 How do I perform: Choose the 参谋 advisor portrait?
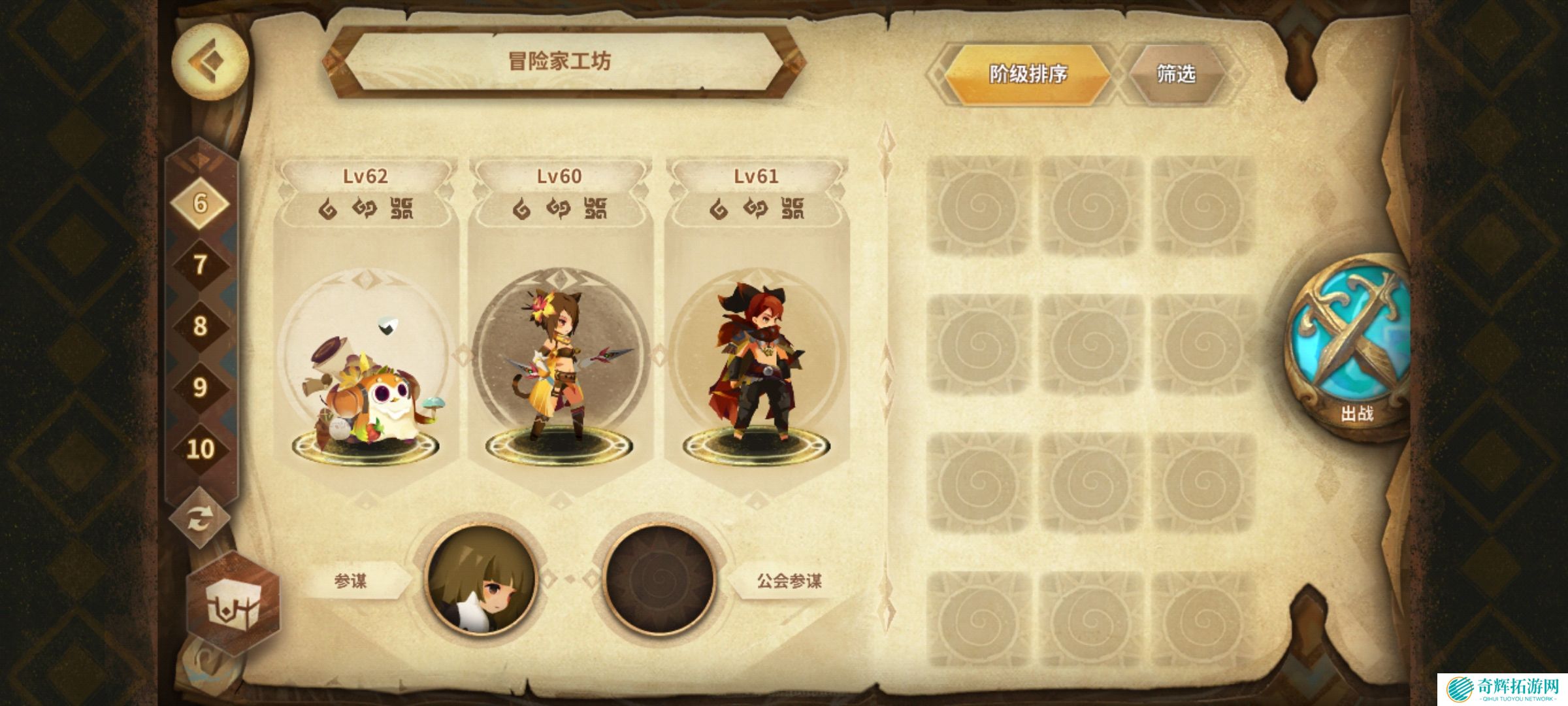coord(482,580)
